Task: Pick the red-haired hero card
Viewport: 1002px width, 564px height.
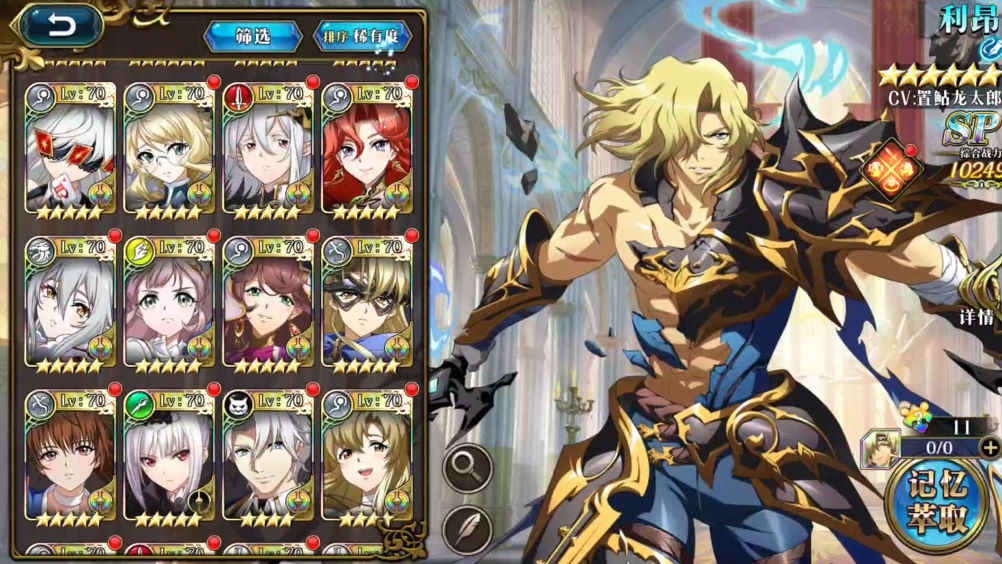Action: pyautogui.click(x=365, y=148)
